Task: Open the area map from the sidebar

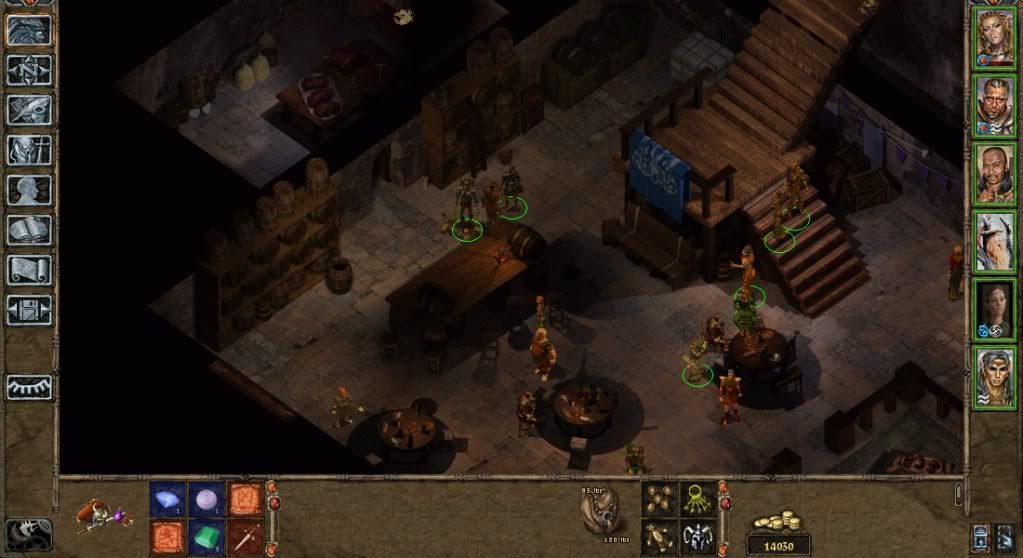Action: 29,70
